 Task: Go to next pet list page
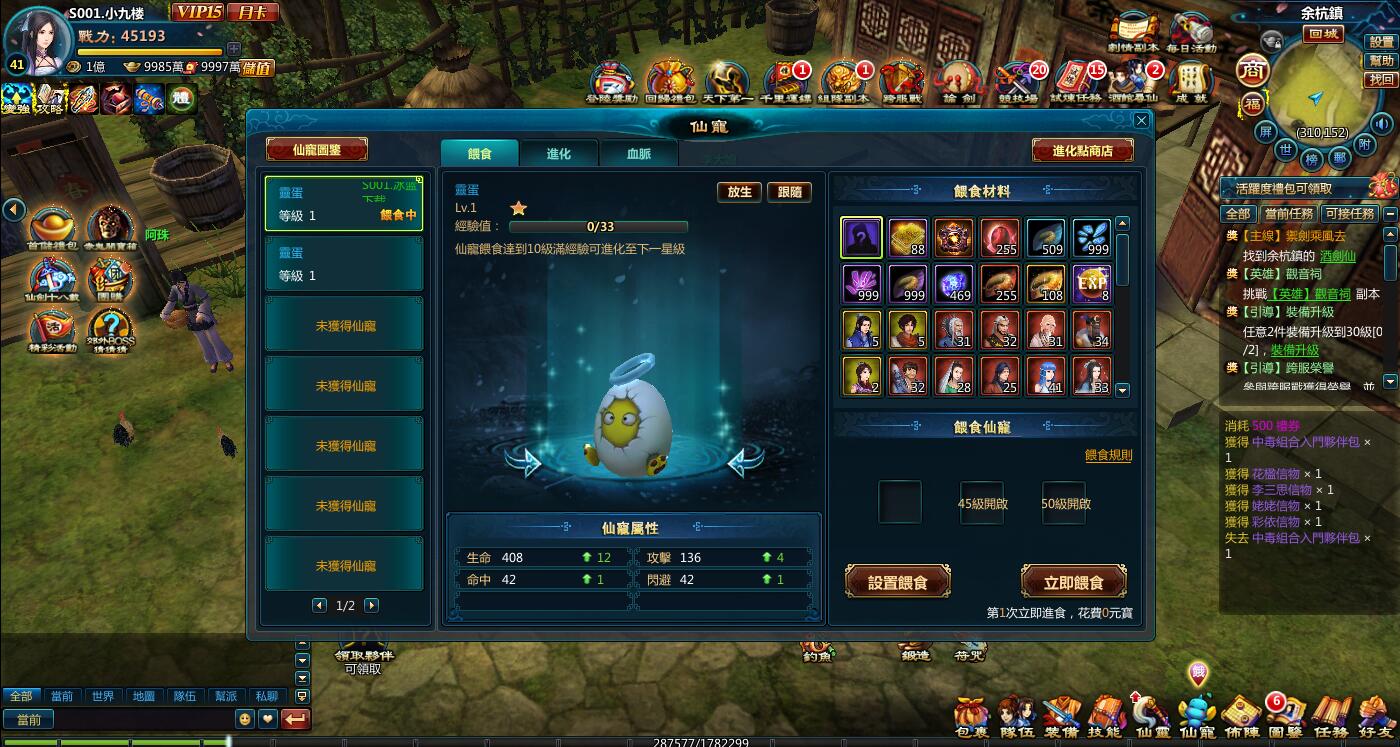click(371, 605)
